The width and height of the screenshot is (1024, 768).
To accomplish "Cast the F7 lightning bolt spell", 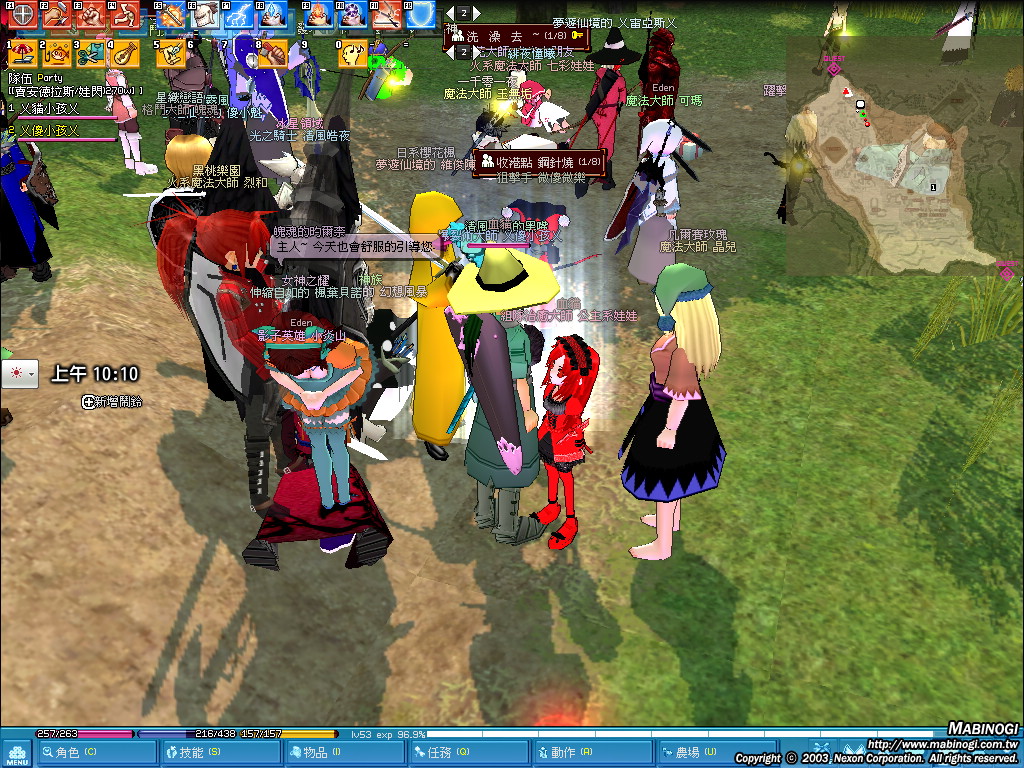I will click(x=238, y=15).
